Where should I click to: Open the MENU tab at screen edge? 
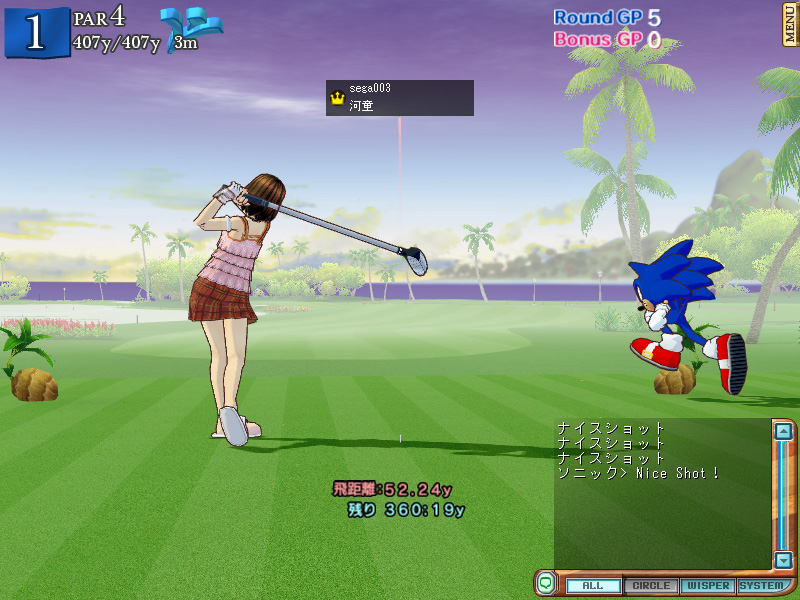click(x=790, y=24)
